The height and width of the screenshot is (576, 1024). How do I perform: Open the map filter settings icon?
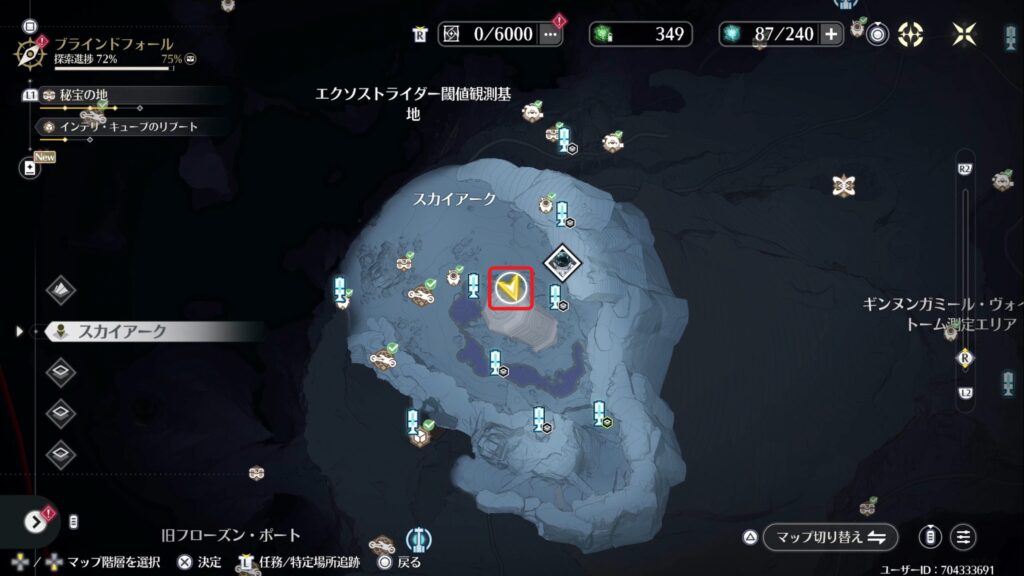point(964,537)
